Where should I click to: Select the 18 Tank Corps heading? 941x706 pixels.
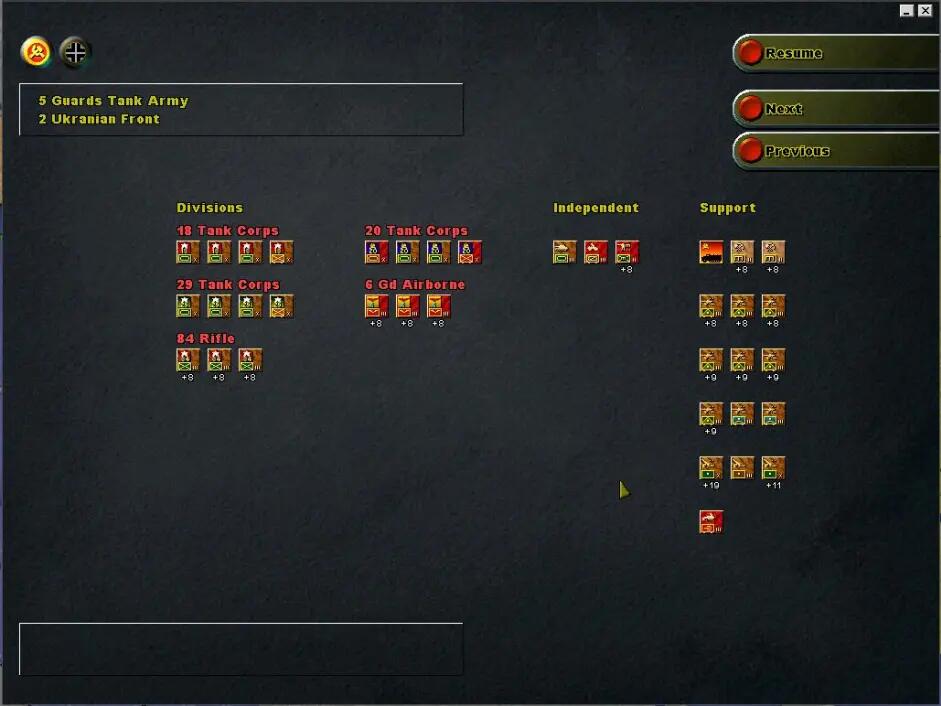(x=227, y=231)
